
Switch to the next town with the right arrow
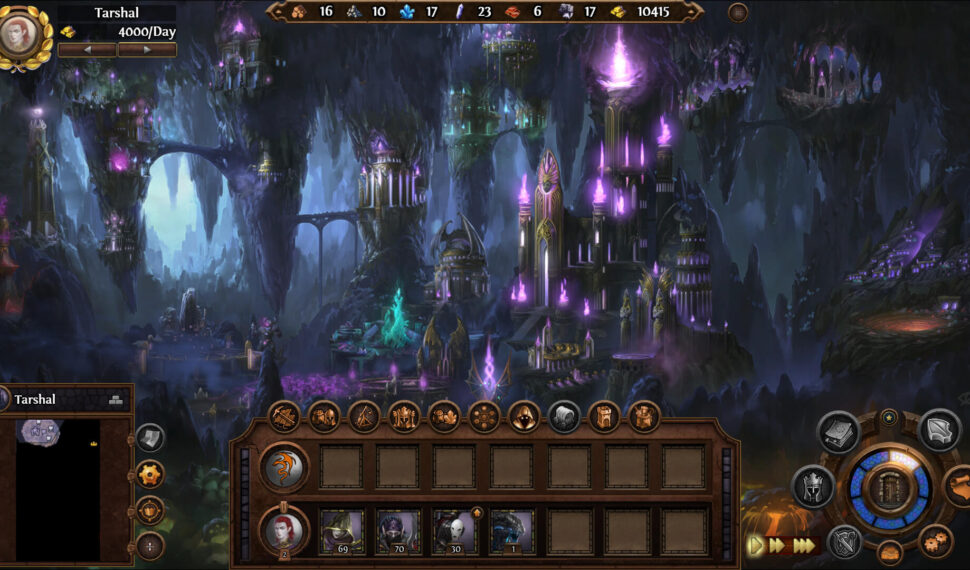147,49
